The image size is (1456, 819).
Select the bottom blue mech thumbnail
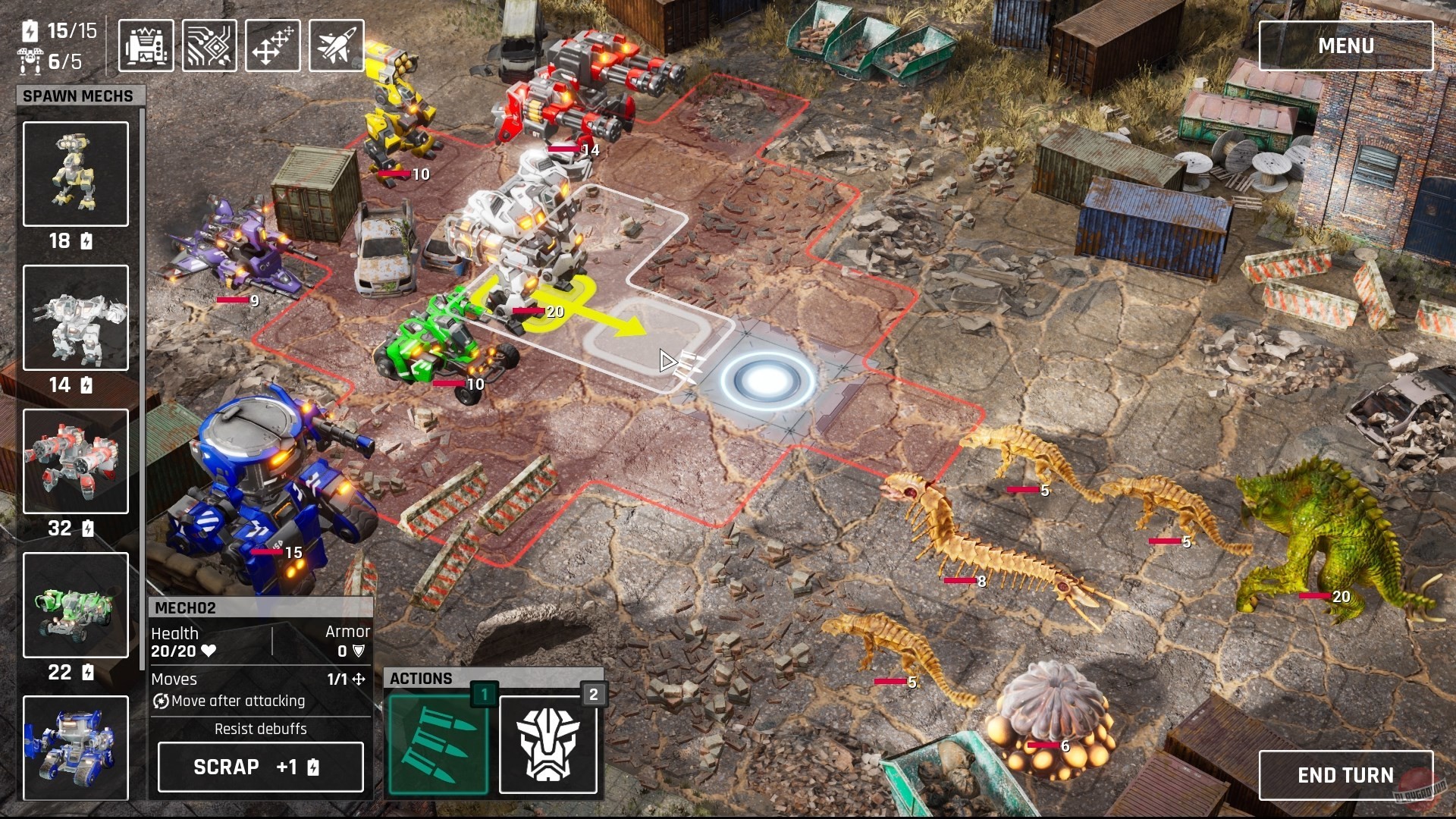[x=75, y=747]
